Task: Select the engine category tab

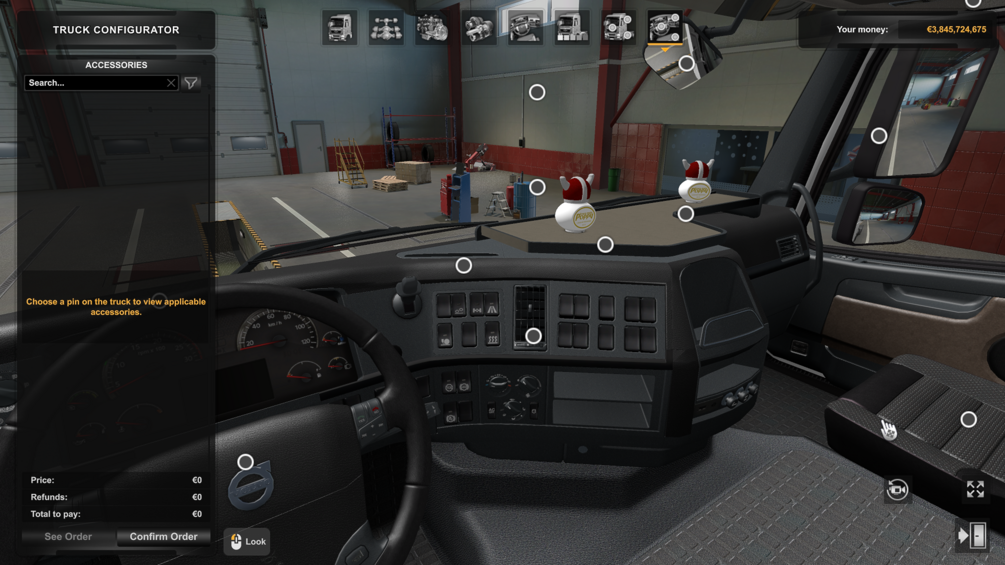Action: tap(432, 28)
